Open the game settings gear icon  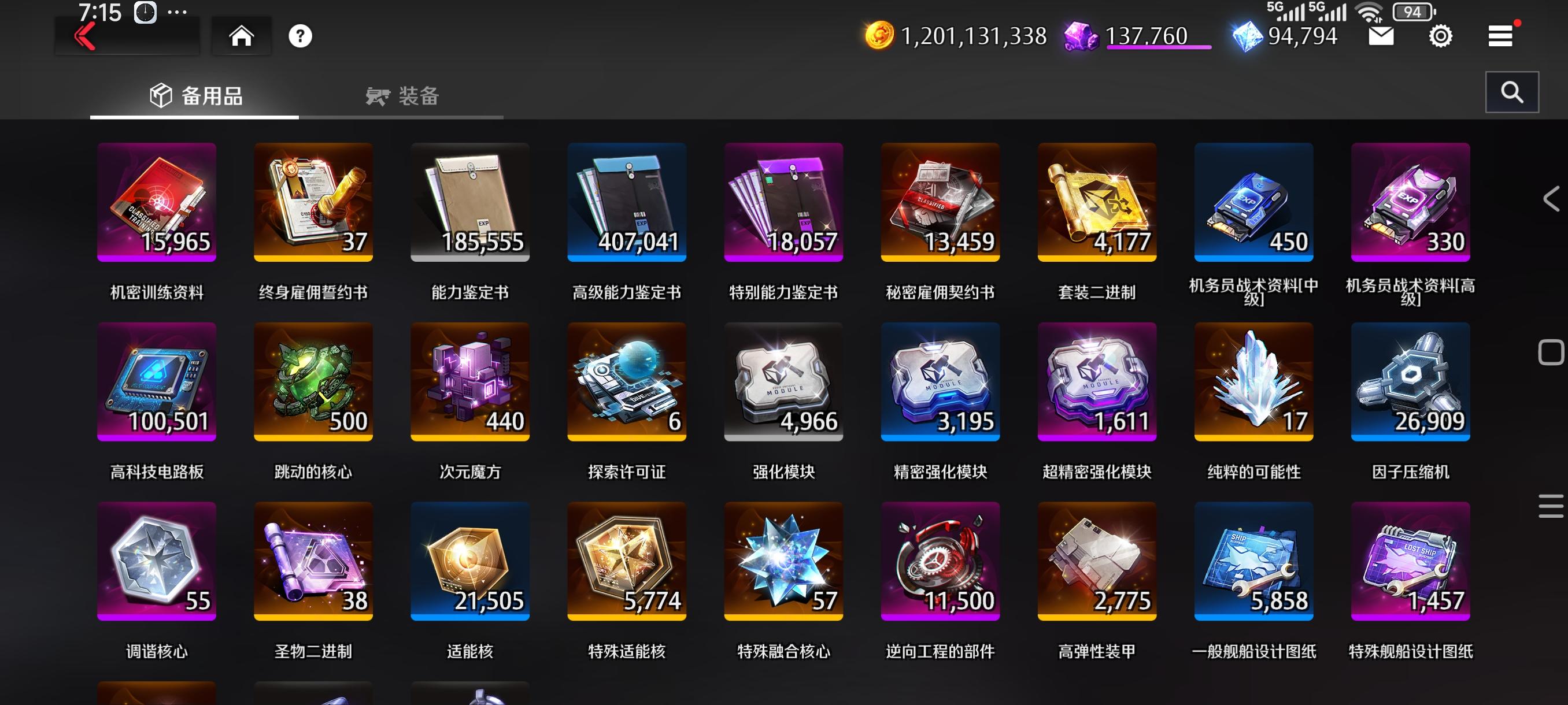tap(1440, 36)
